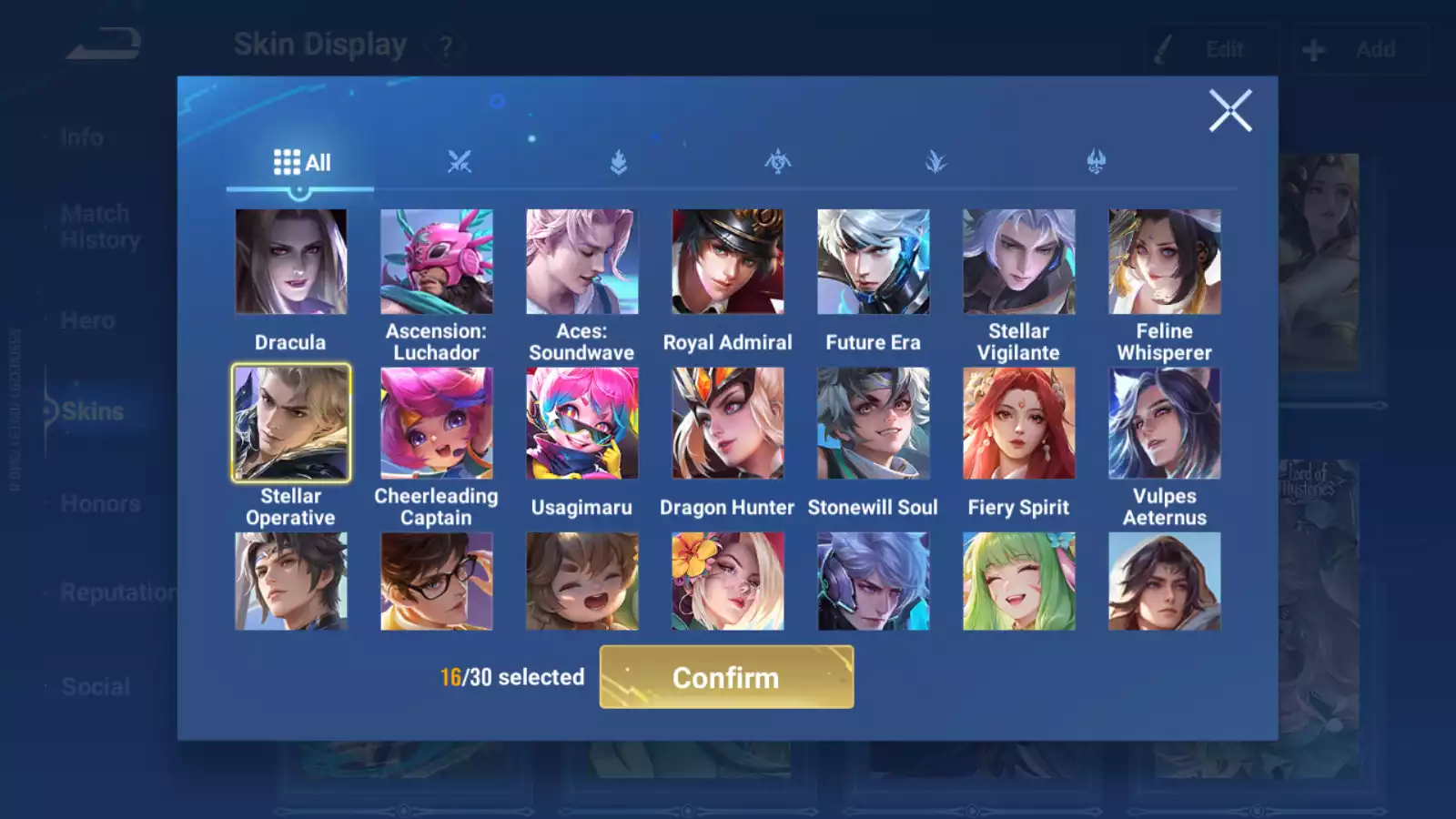This screenshot has height=819, width=1456.
Task: Click the 16/30 selected counter text
Action: click(x=512, y=677)
